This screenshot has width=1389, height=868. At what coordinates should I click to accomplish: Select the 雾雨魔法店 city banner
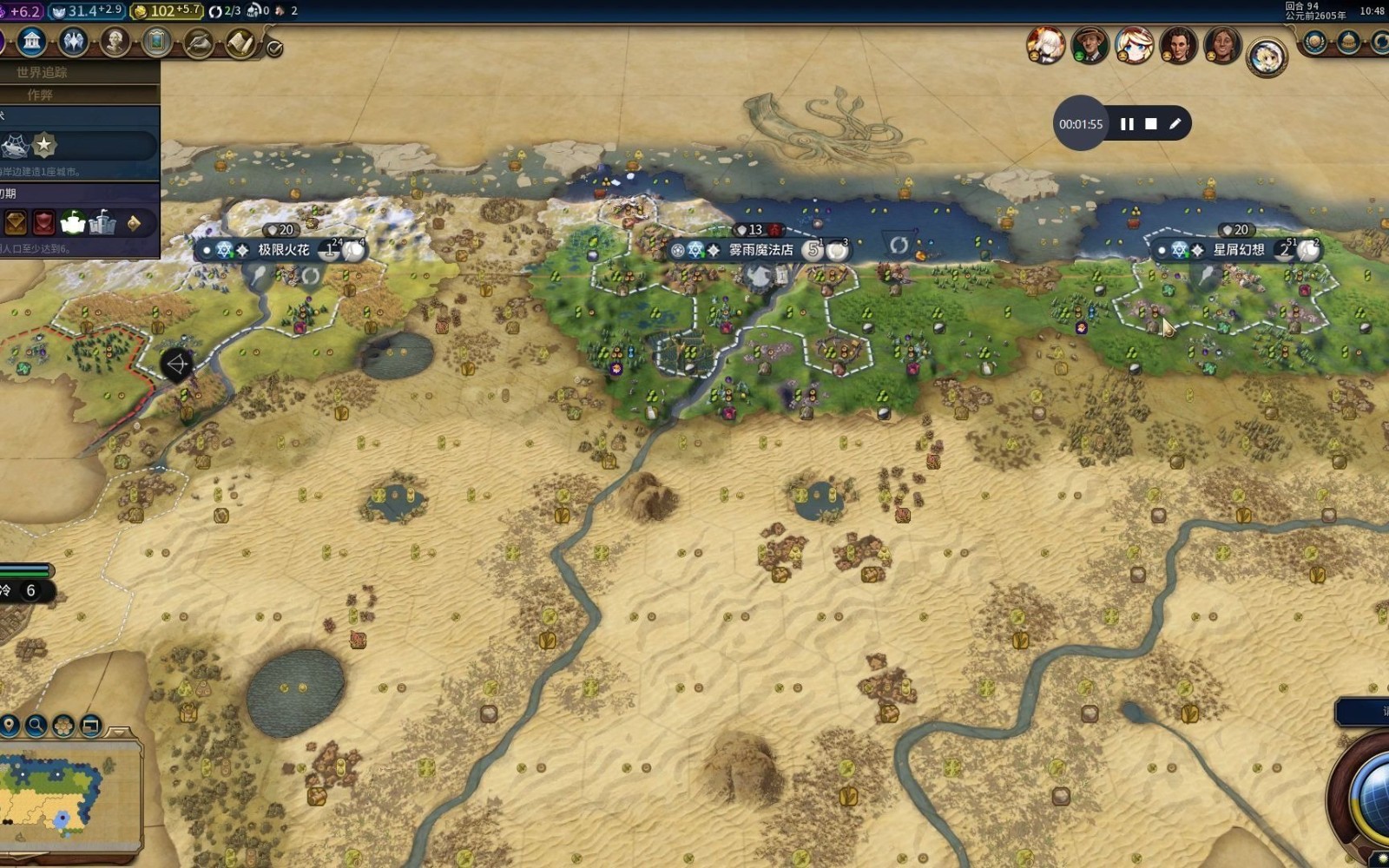760,250
